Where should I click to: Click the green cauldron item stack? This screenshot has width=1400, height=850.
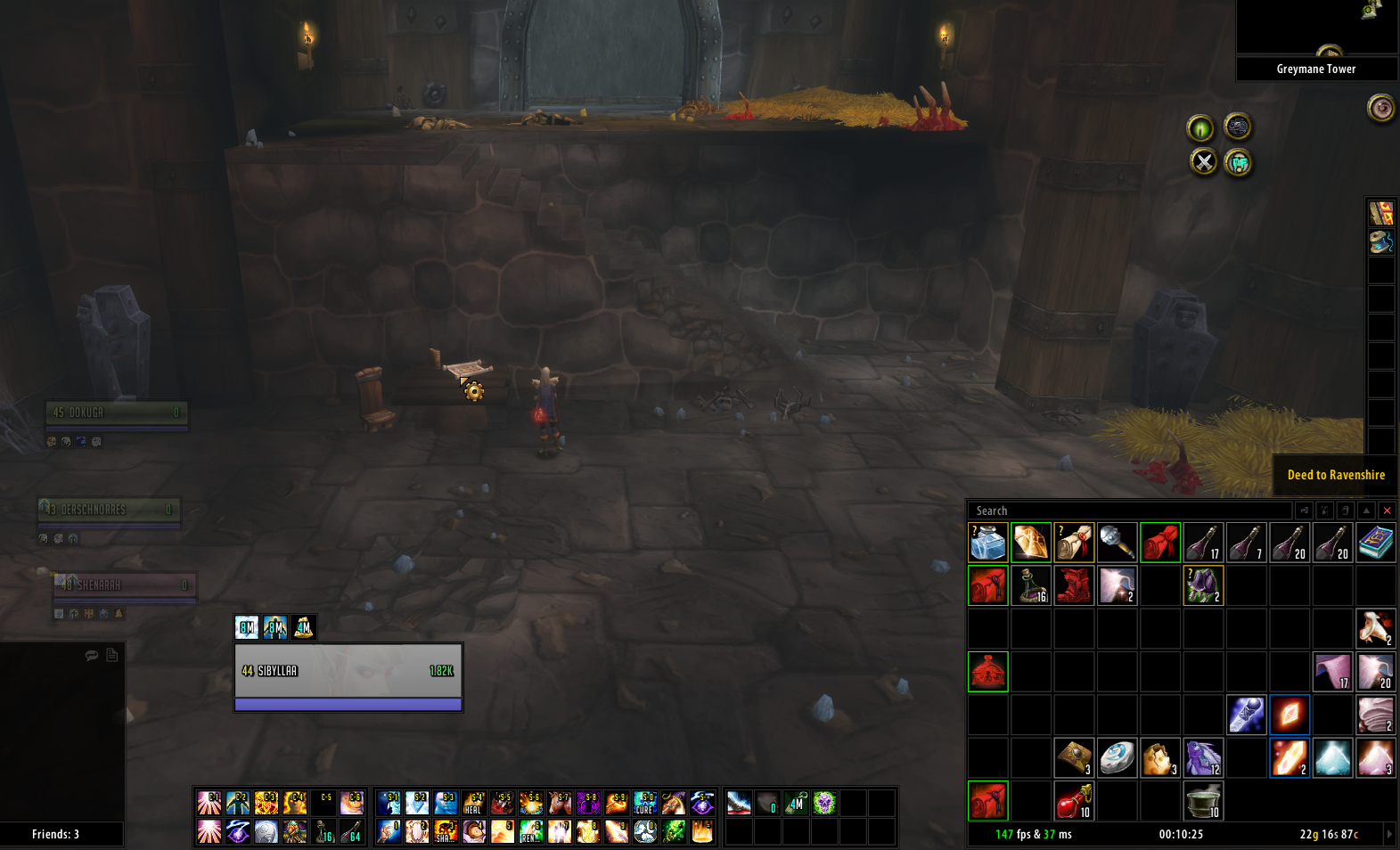click(x=1203, y=801)
